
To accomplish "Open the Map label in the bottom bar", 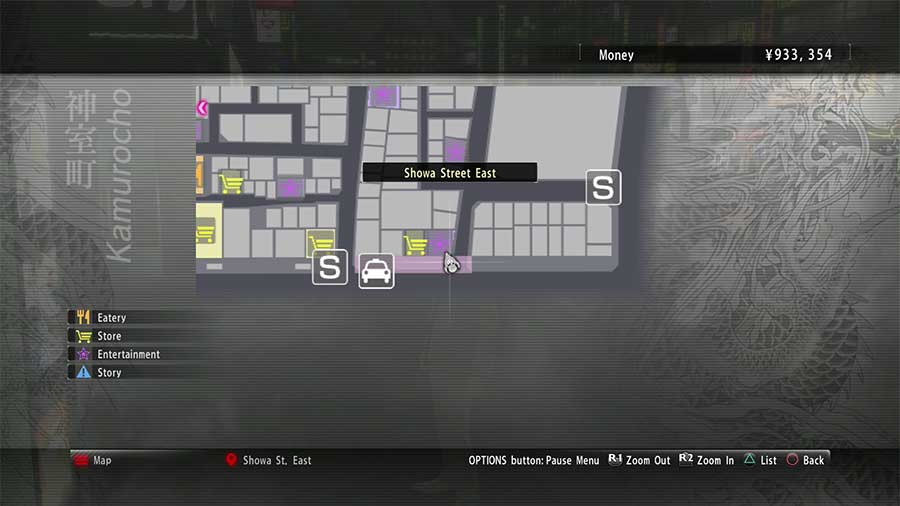I will tap(102, 460).
